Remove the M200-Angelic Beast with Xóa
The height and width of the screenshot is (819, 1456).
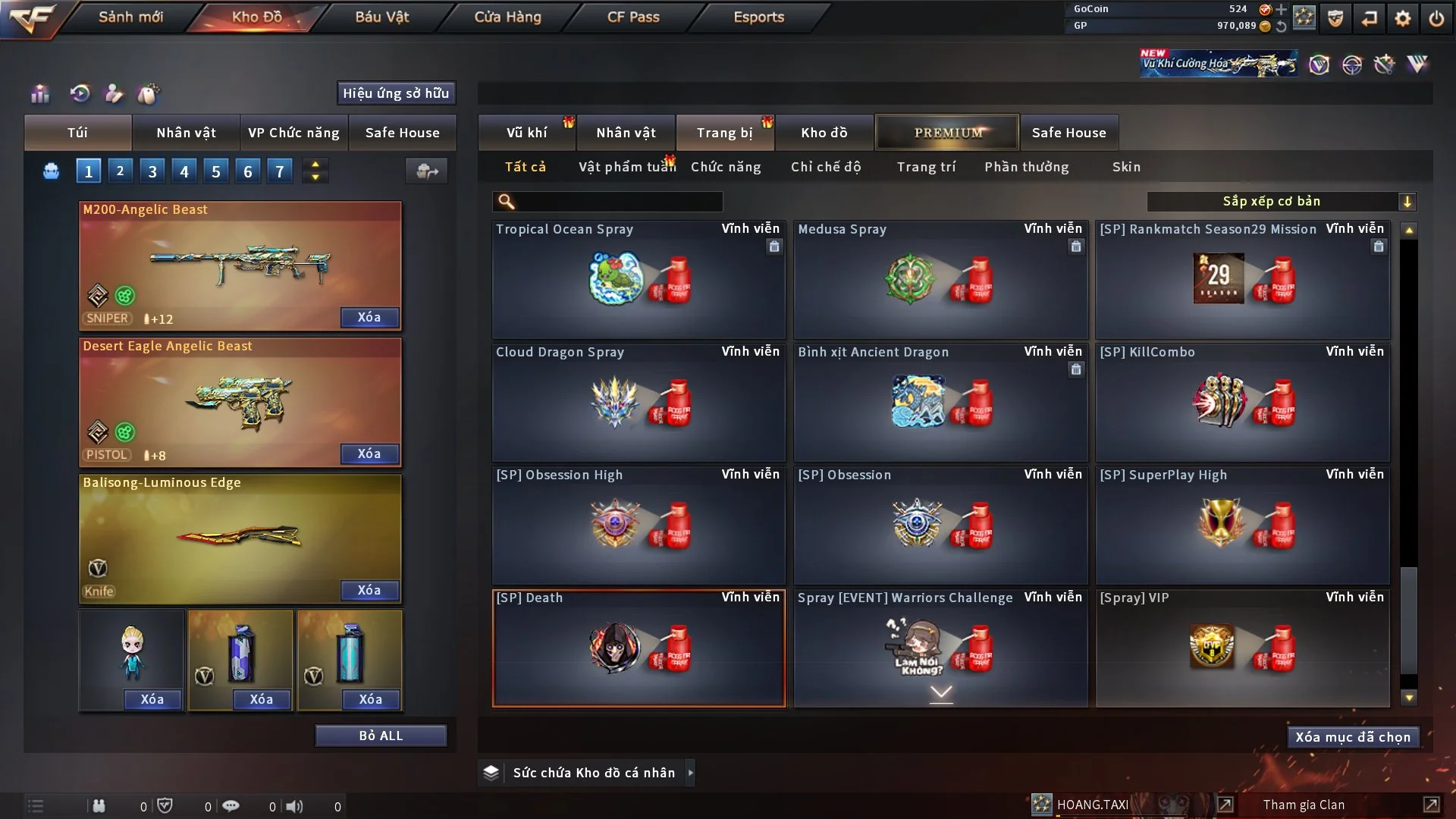pyautogui.click(x=369, y=317)
